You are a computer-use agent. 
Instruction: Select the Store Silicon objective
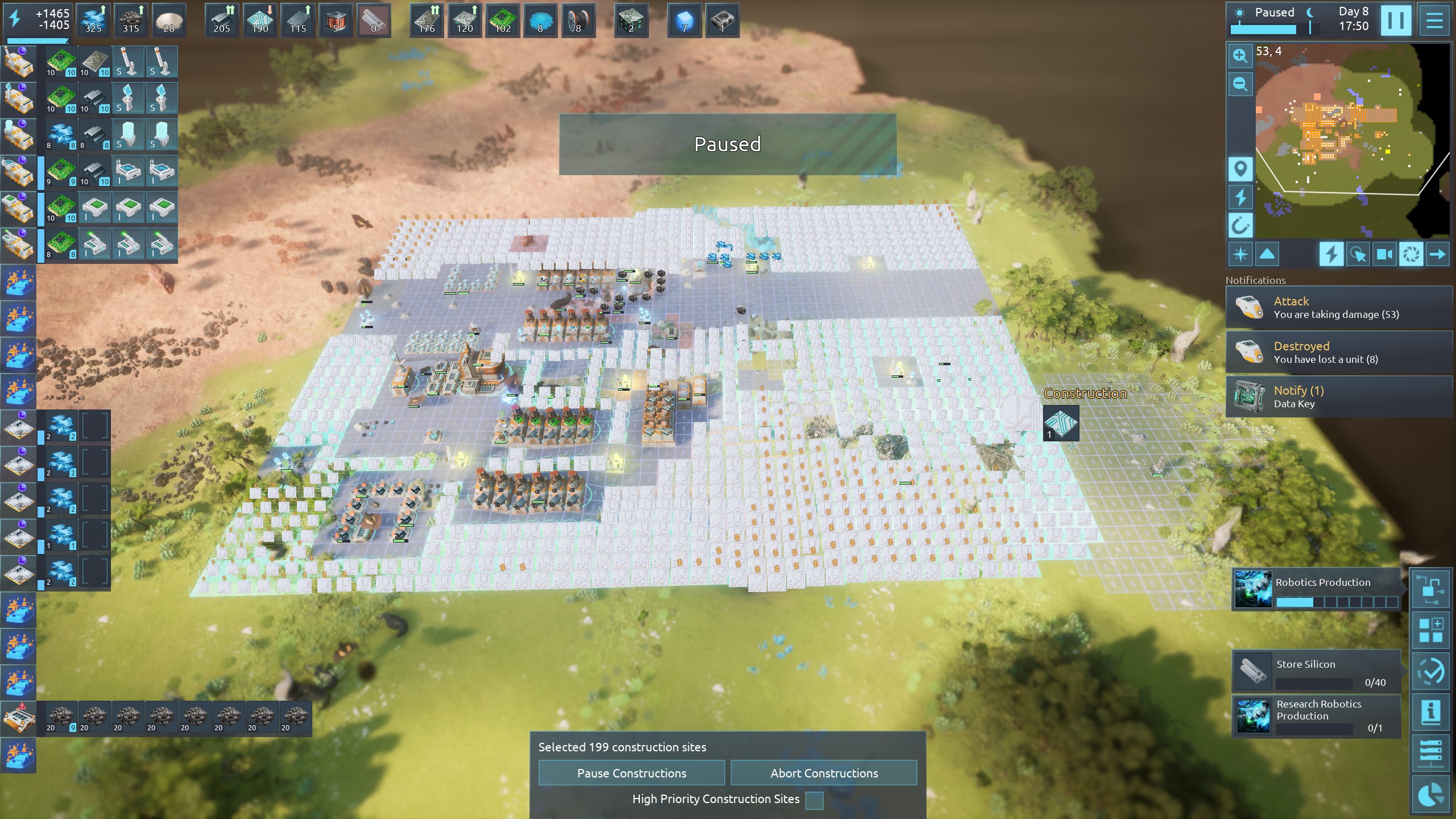[1316, 672]
